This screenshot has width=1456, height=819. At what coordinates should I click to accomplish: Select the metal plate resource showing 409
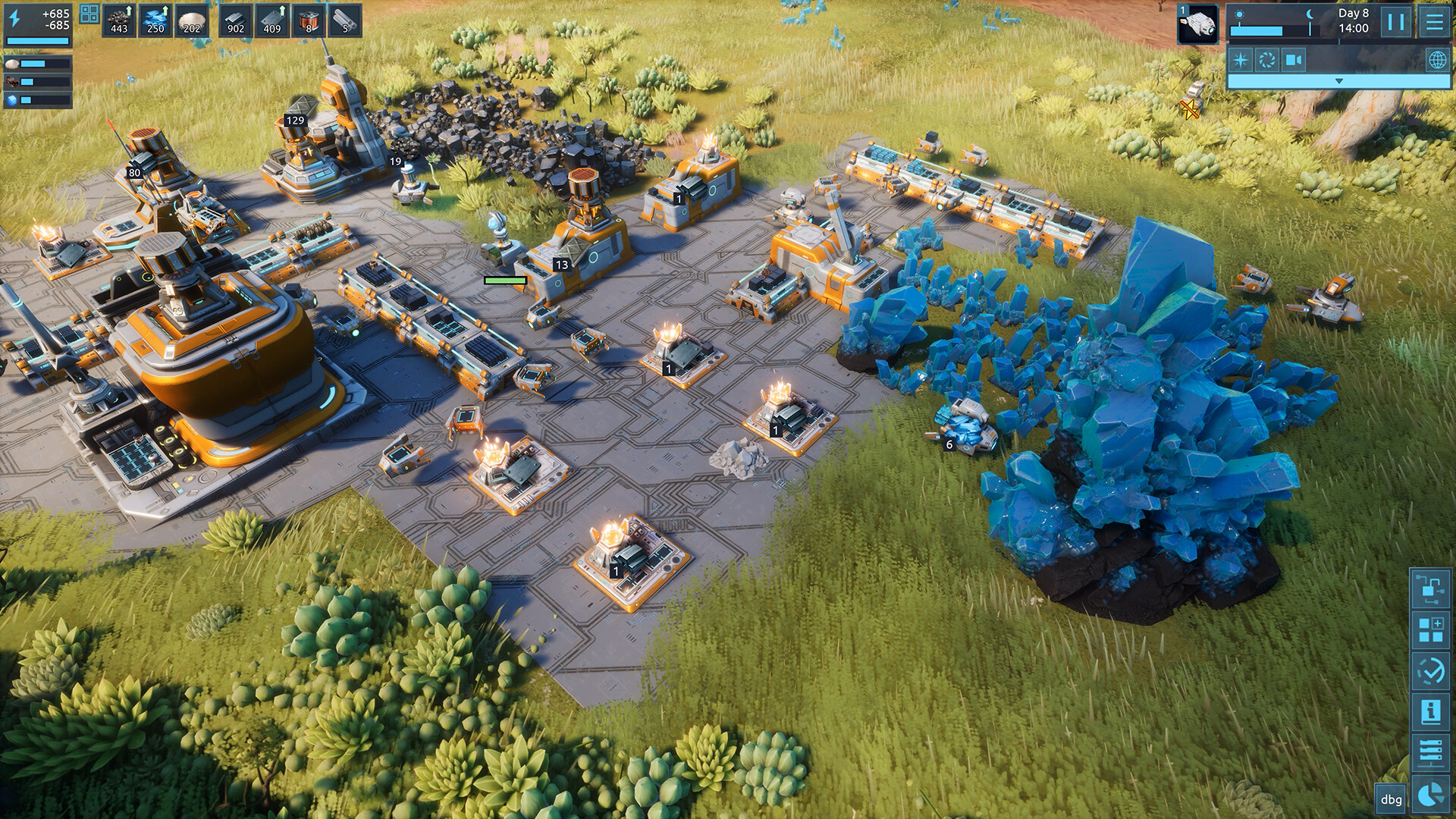pos(272,20)
